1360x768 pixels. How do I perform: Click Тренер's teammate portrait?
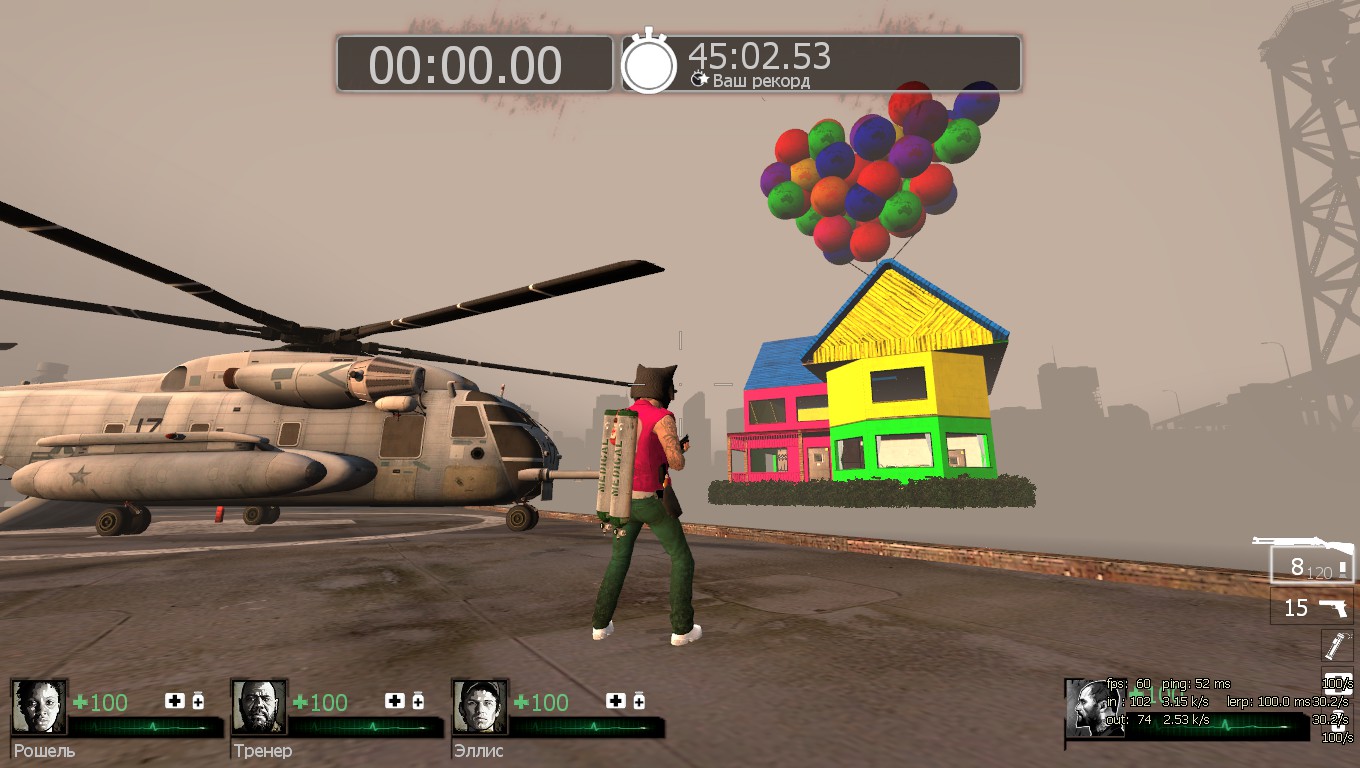click(259, 707)
